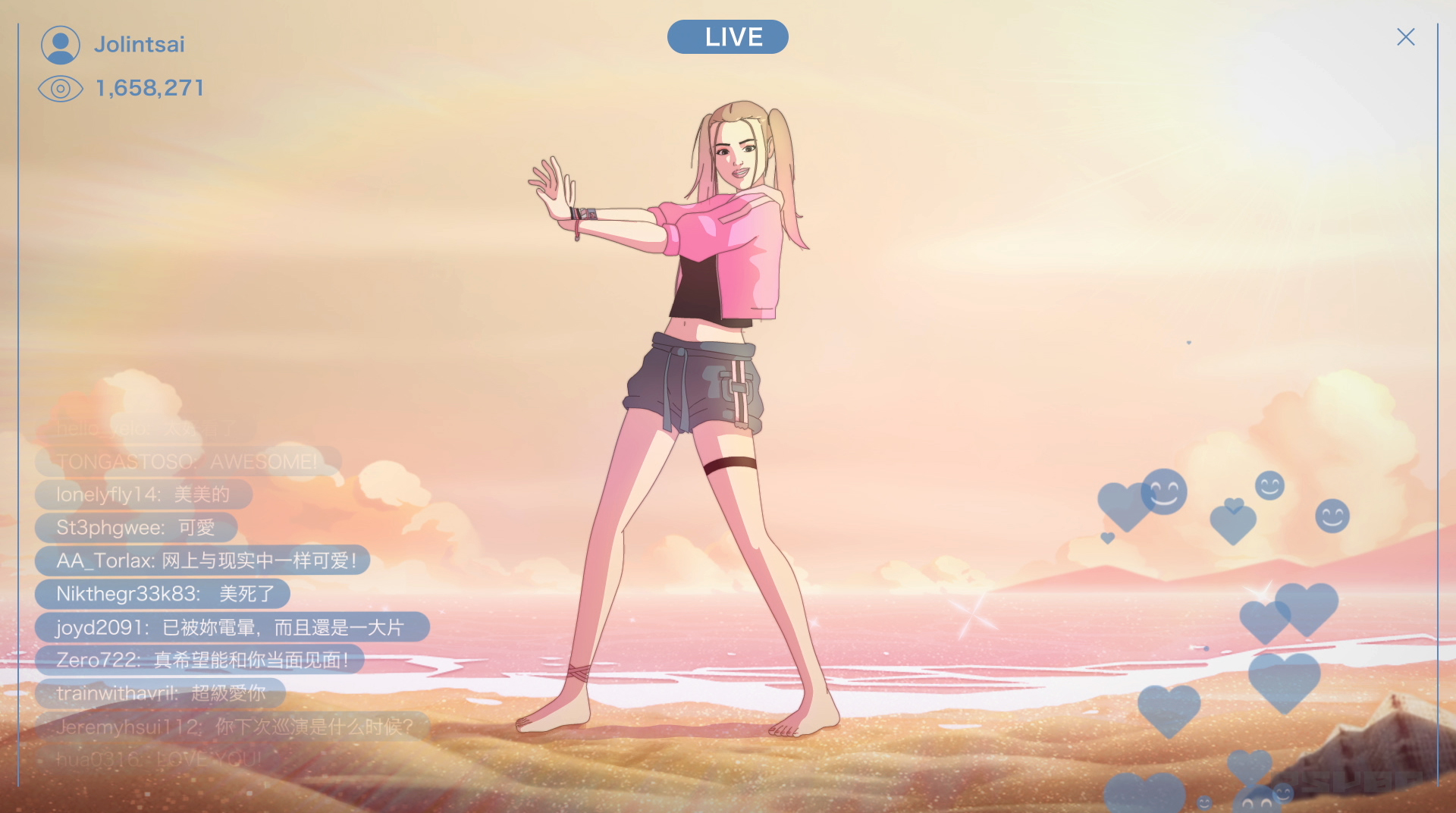The image size is (1456, 813).
Task: Tap Zero722's chat comment
Action: pos(199,660)
